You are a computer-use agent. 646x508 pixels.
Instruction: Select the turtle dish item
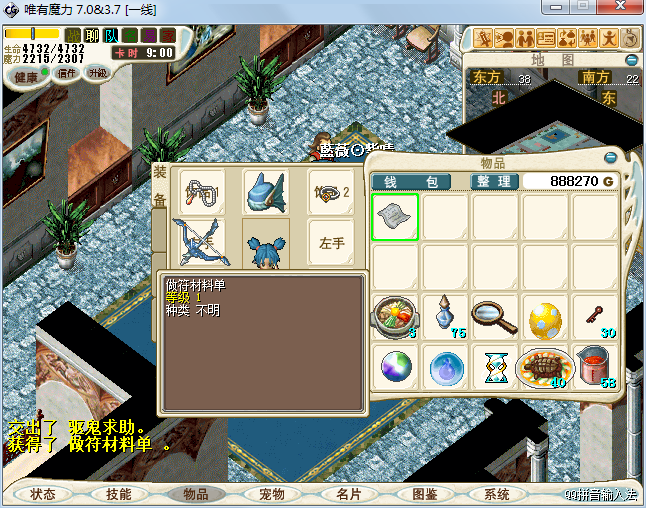point(545,367)
